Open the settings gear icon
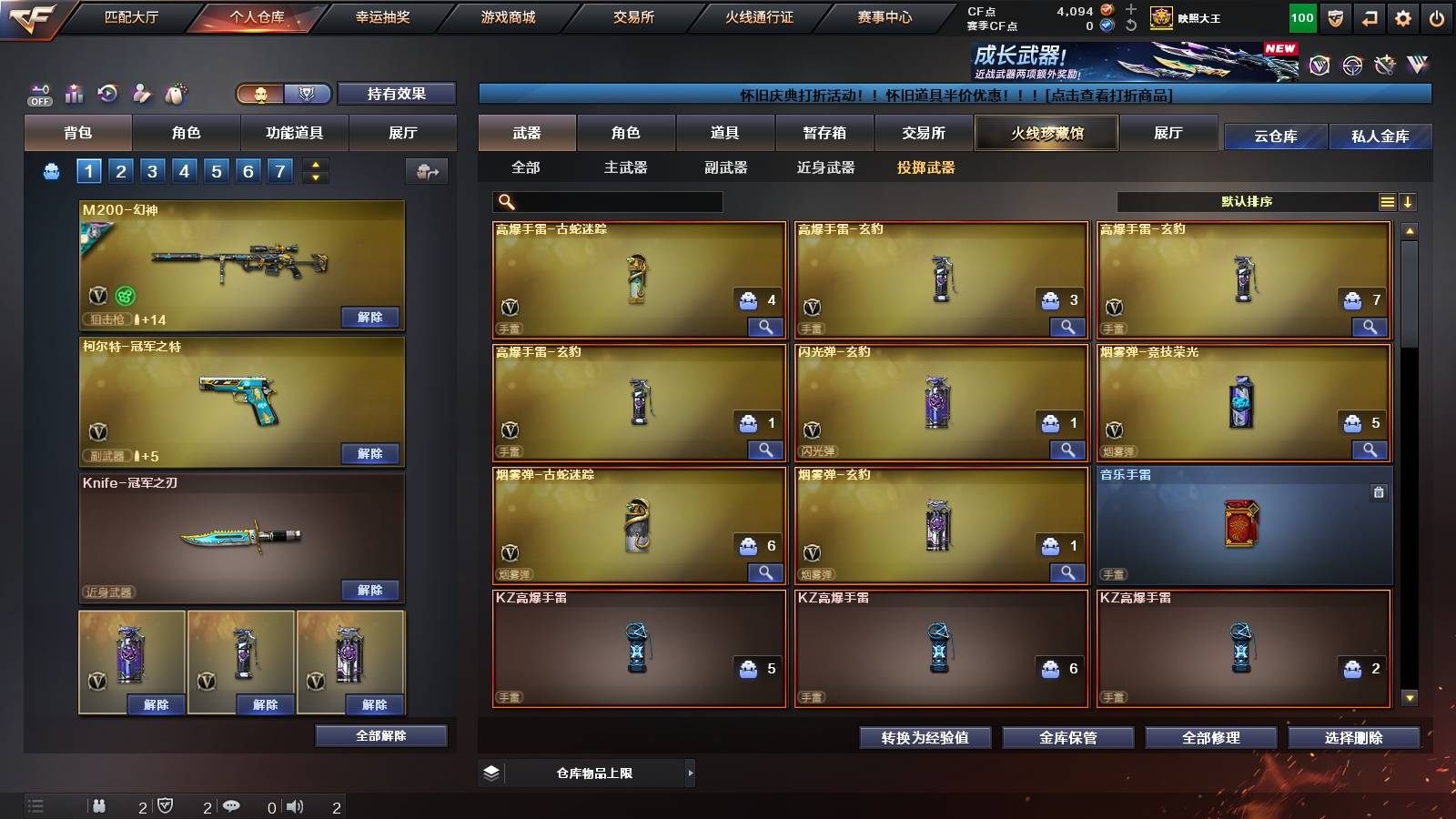Screen dimensions: 1456x819 [1402, 15]
